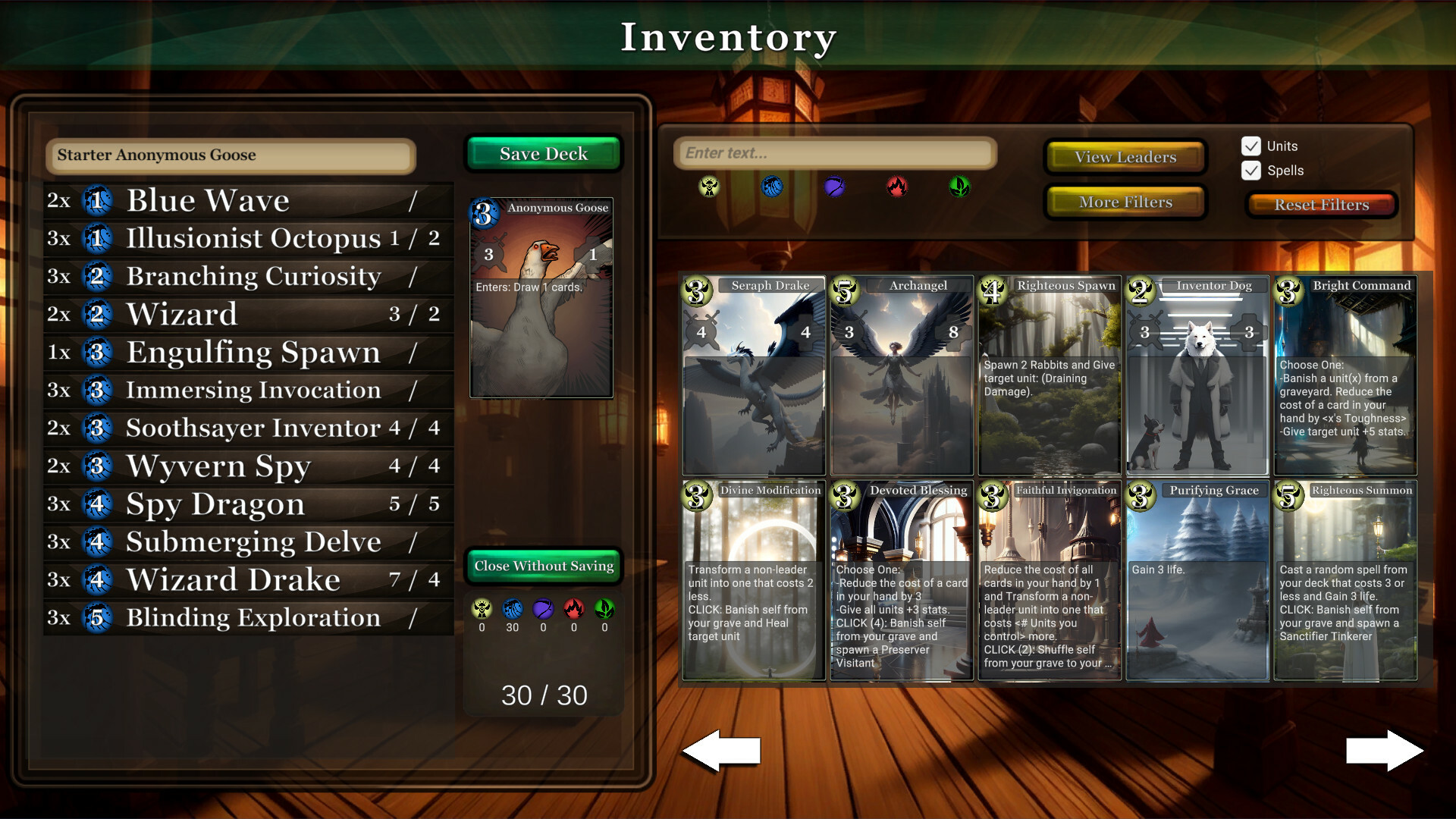Select the blue wave faction filter icon
Screen dimensions: 1456x819
point(772,187)
